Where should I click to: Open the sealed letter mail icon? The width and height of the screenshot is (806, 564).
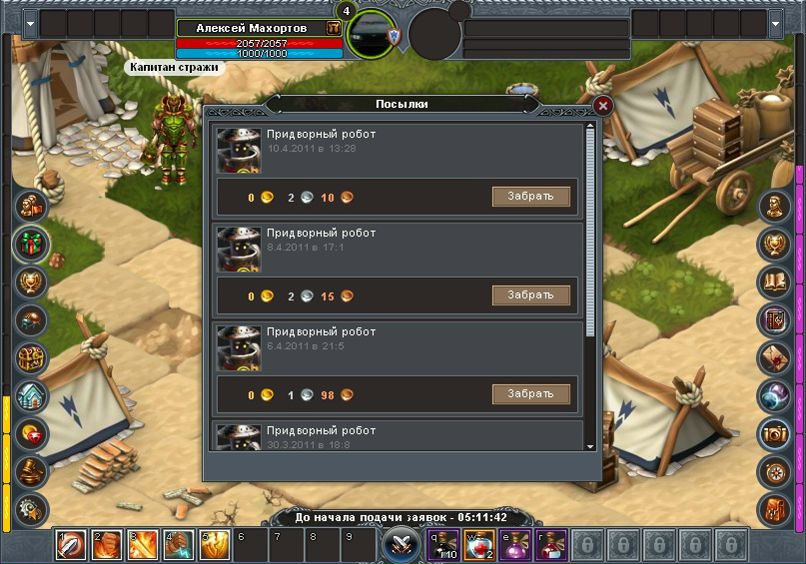(x=775, y=358)
